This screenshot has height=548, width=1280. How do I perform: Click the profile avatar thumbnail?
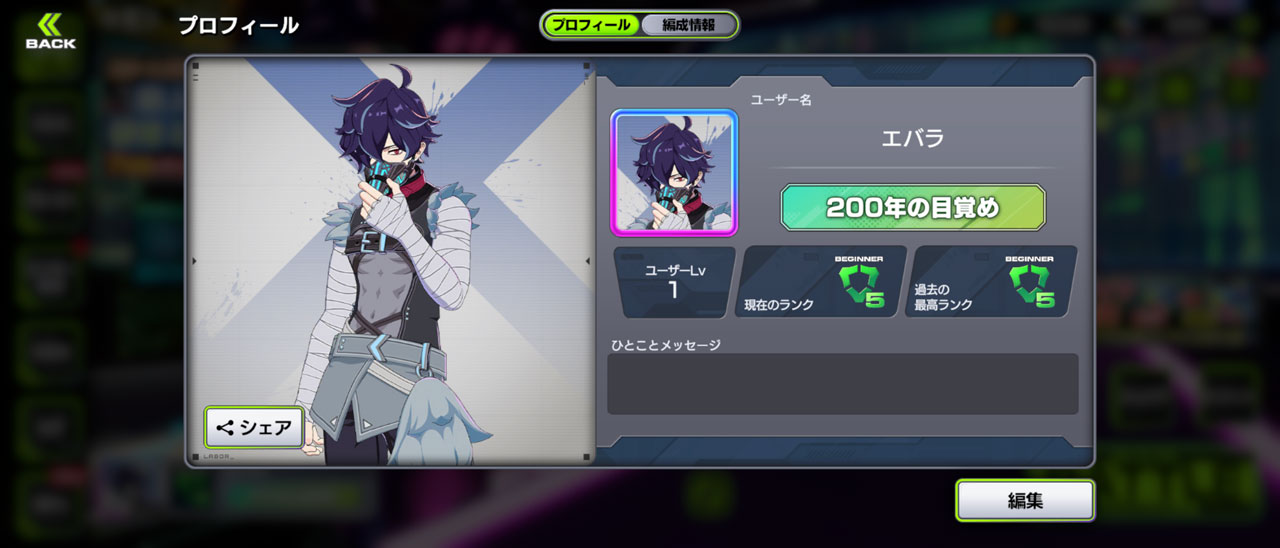click(674, 173)
